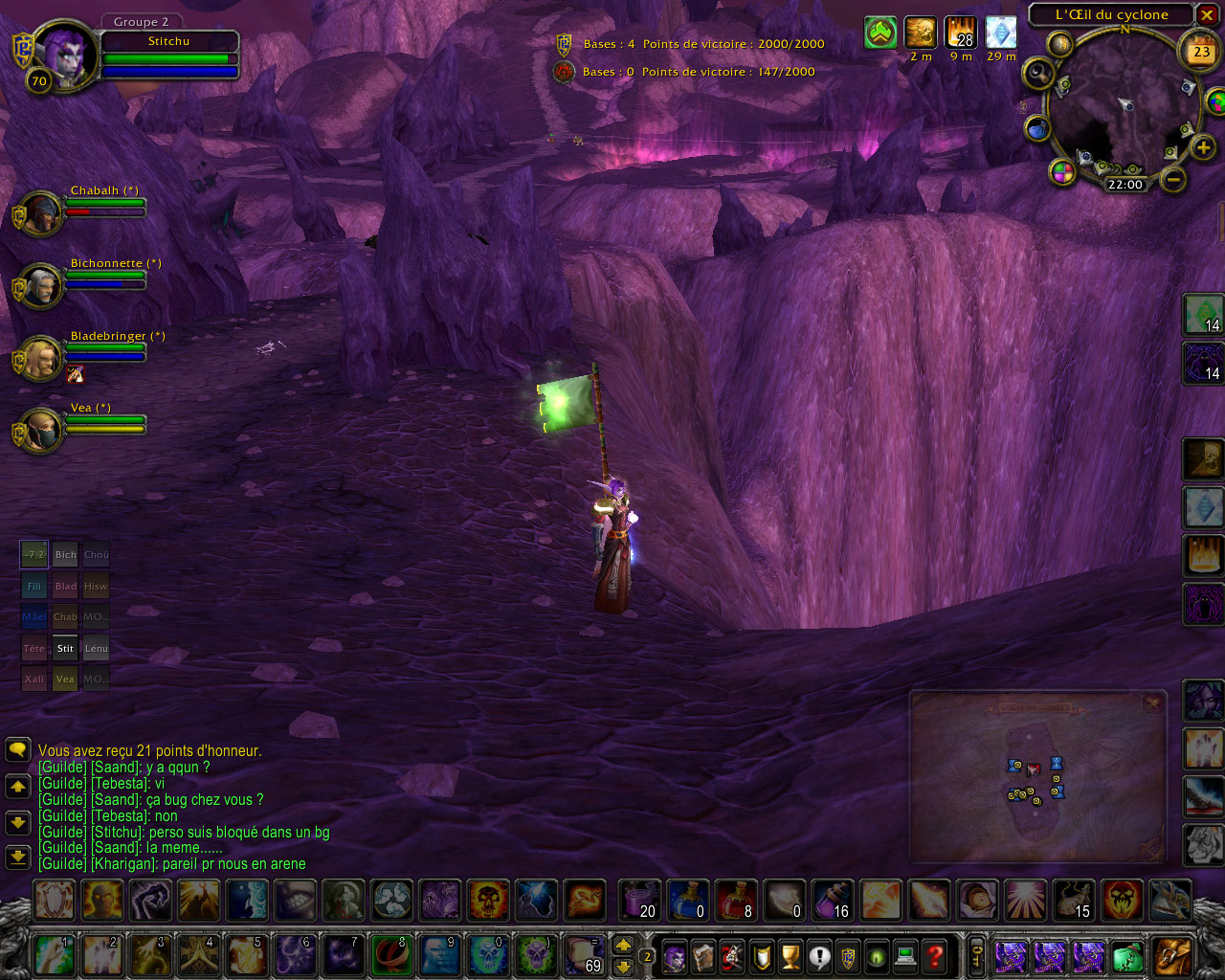Select party member Bichonnette's portrait
1225x980 pixels.
coord(39,285)
